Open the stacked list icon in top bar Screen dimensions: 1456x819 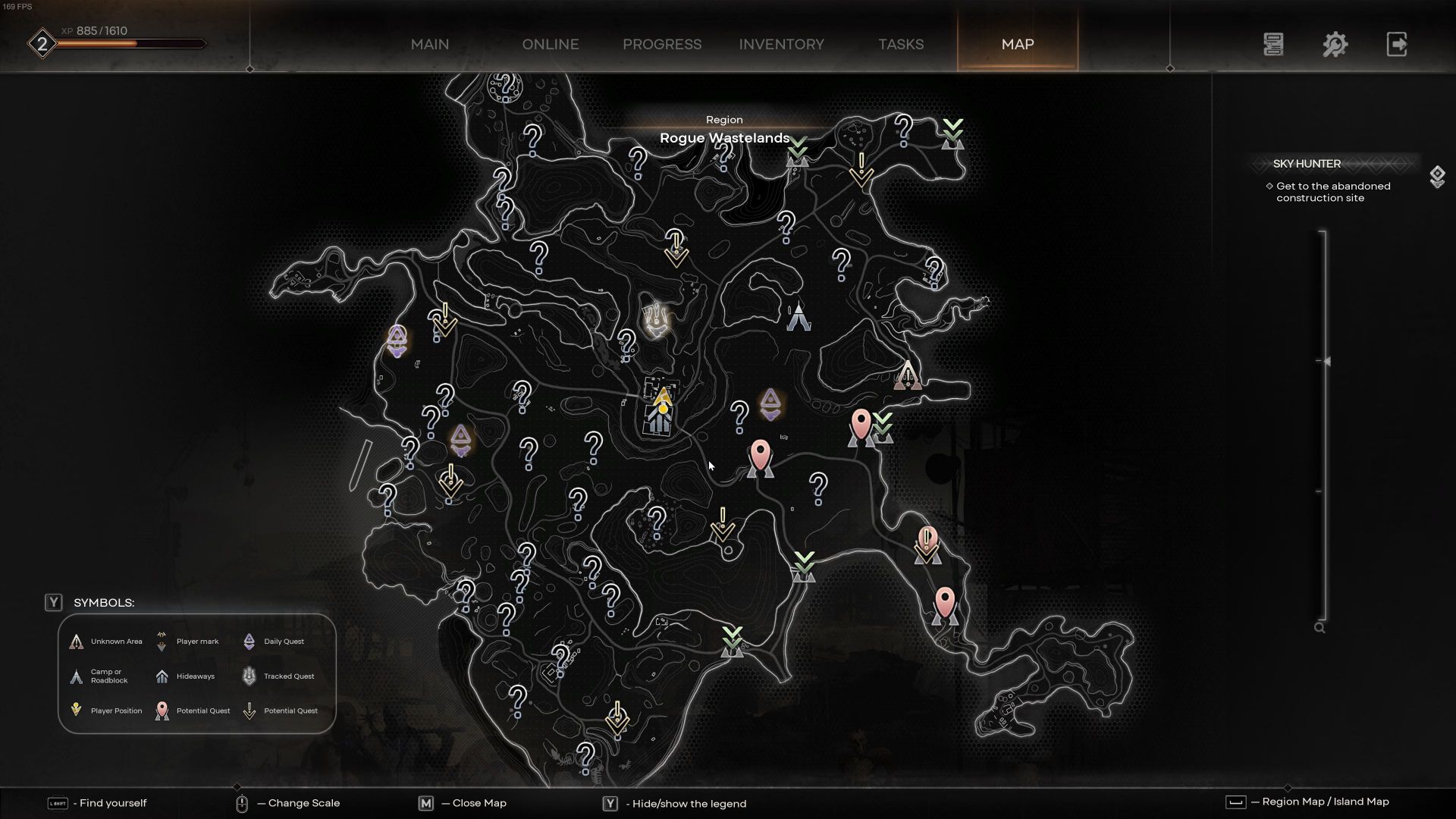tap(1273, 44)
